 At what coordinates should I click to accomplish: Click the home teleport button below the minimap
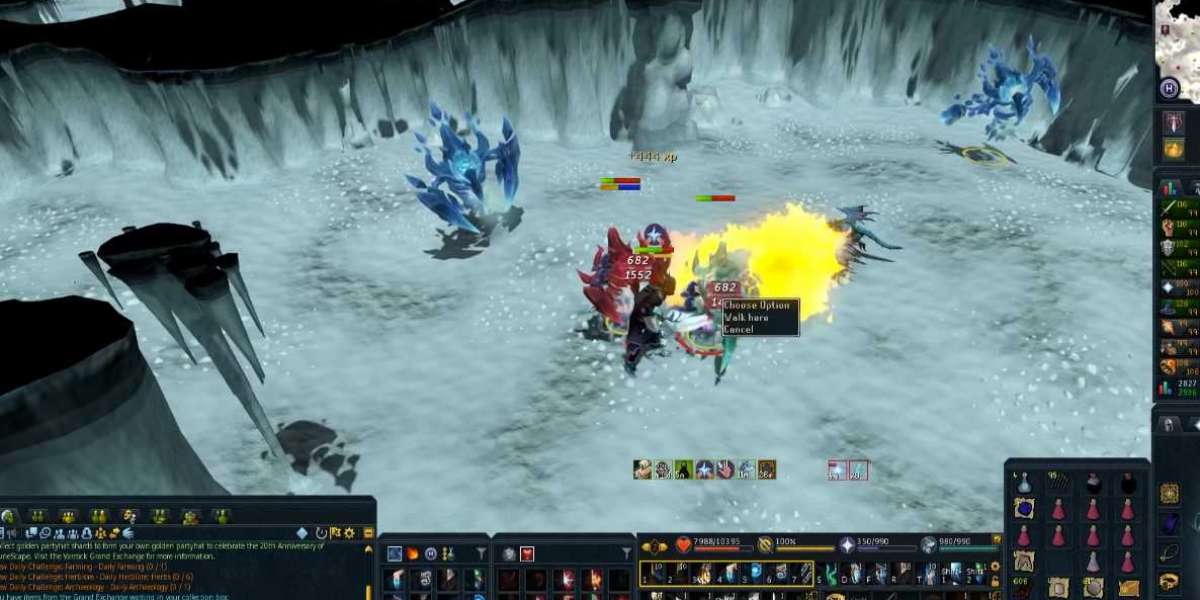pos(1170,89)
